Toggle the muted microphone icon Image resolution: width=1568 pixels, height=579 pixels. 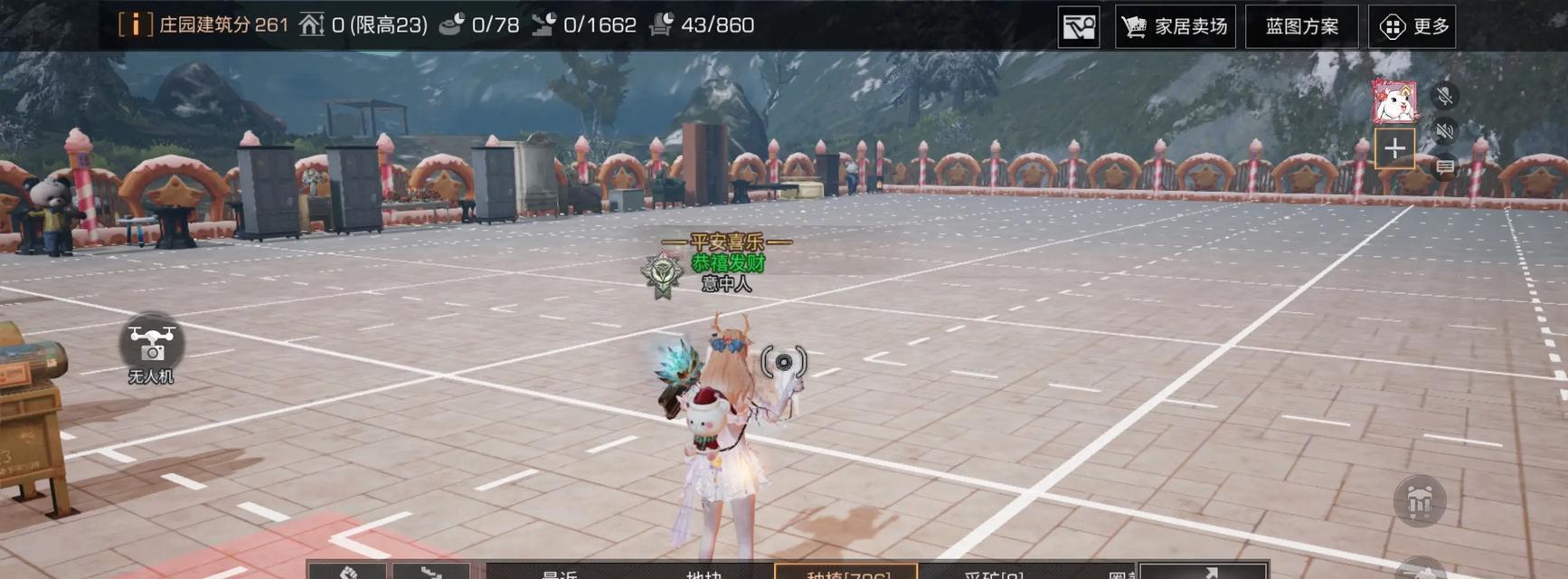(x=1445, y=95)
